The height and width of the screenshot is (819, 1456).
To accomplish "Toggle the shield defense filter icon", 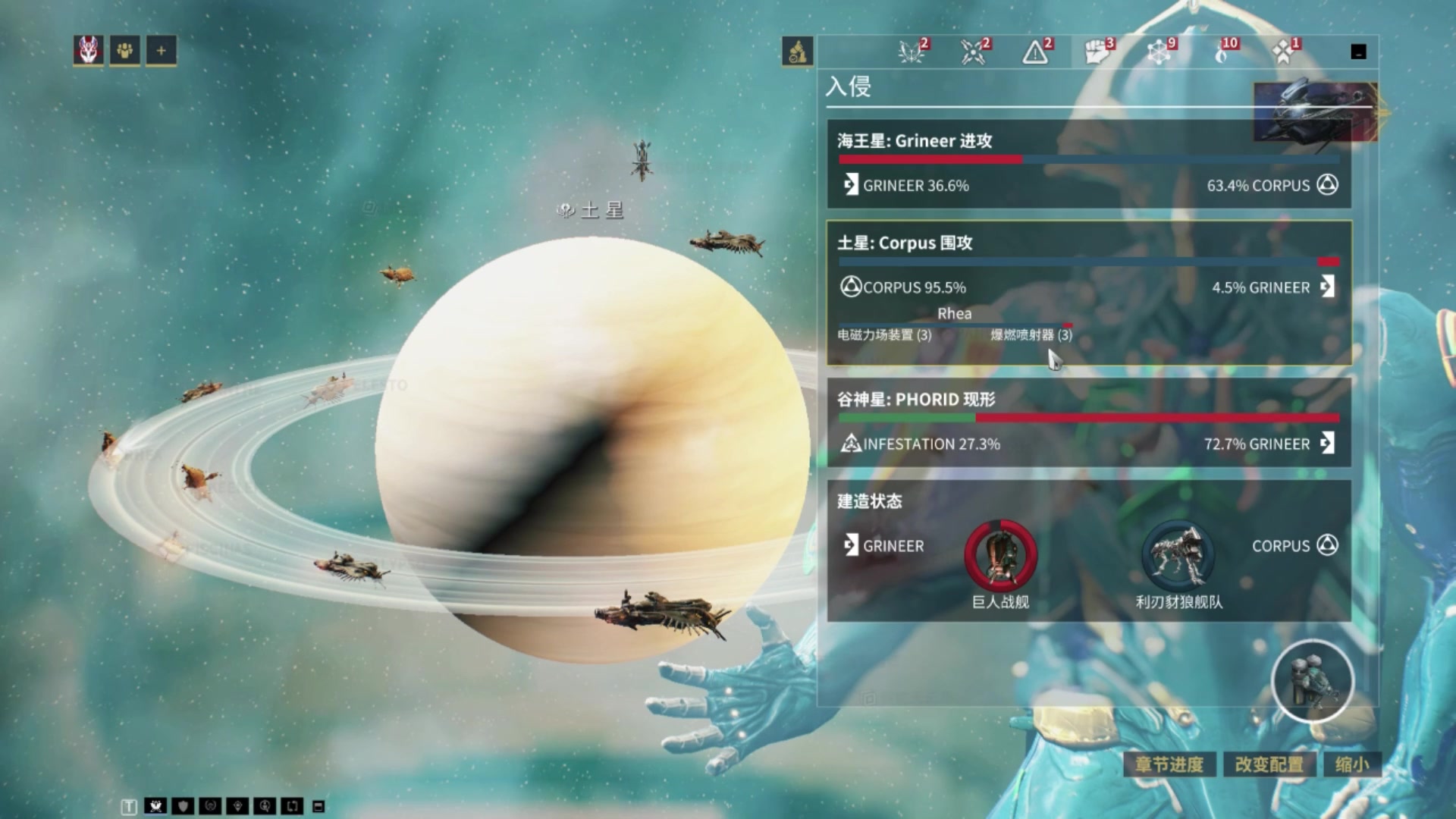I will click(x=182, y=806).
